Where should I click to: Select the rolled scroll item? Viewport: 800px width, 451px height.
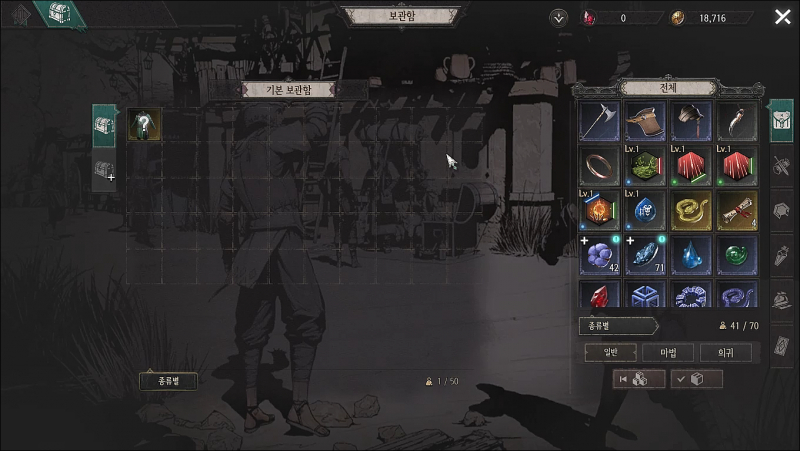[x=733, y=211]
